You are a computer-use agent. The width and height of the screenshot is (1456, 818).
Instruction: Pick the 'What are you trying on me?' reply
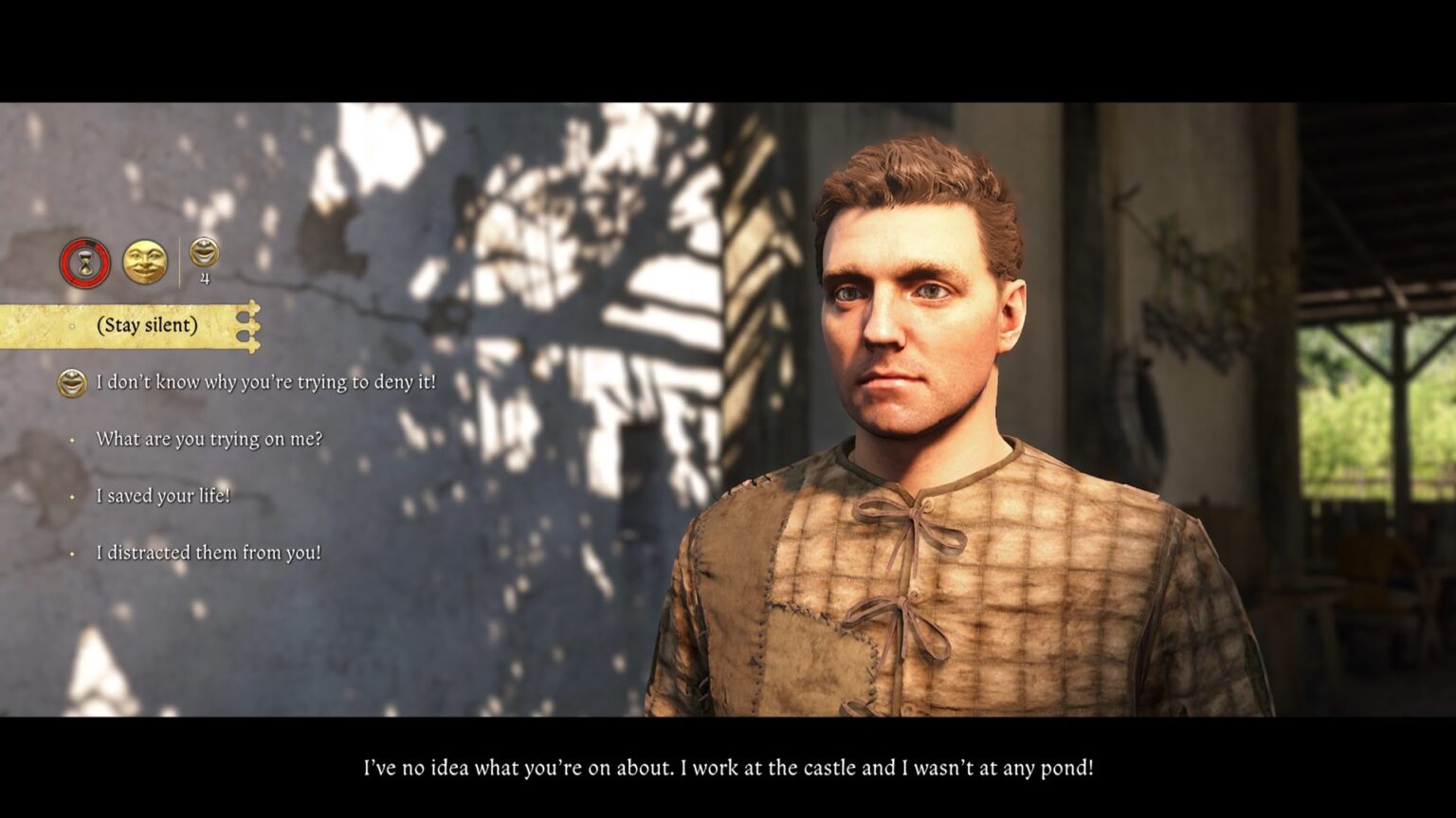208,439
